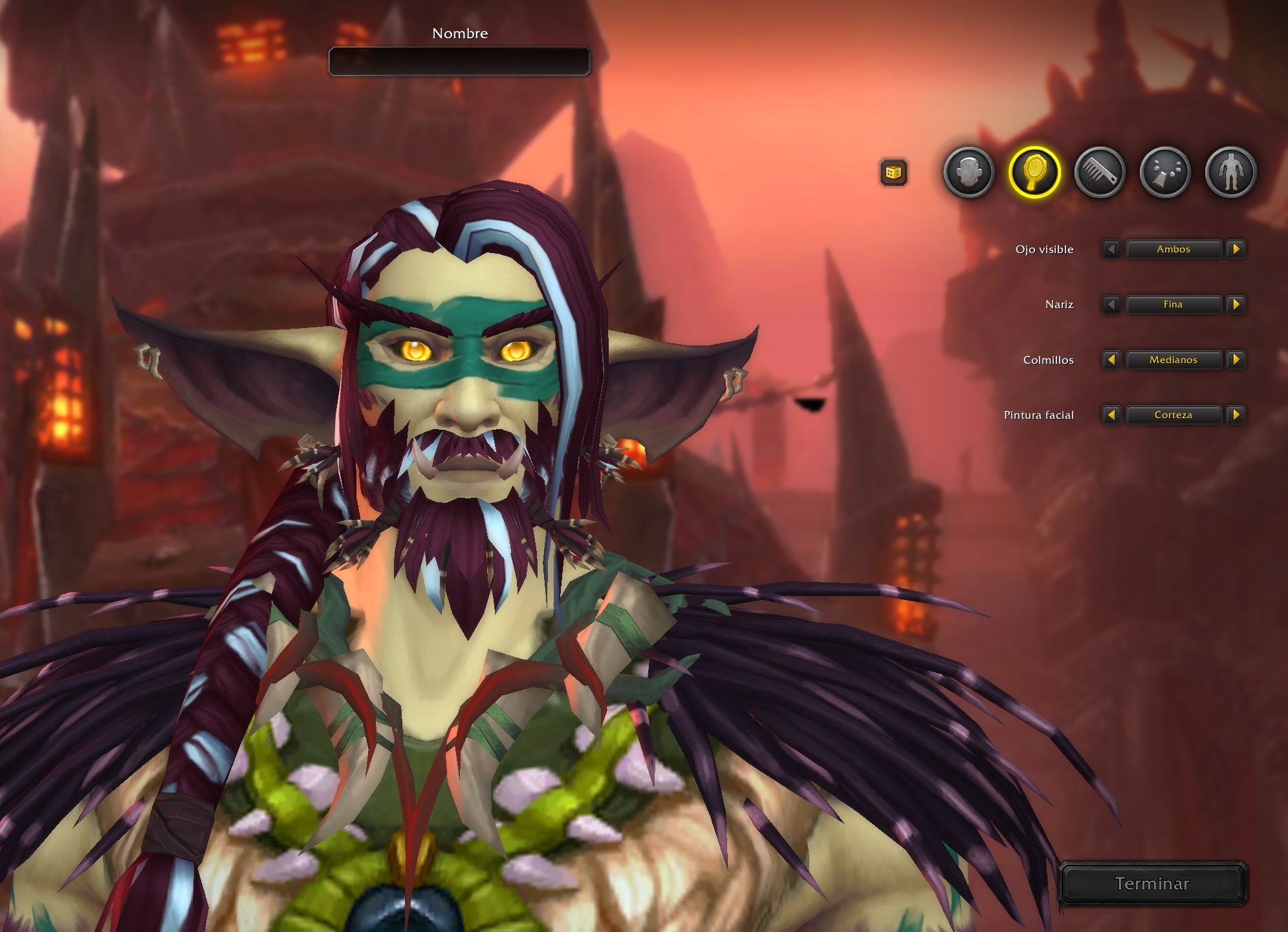This screenshot has width=1288, height=932.
Task: Open the comb hair category
Action: [x=1100, y=172]
